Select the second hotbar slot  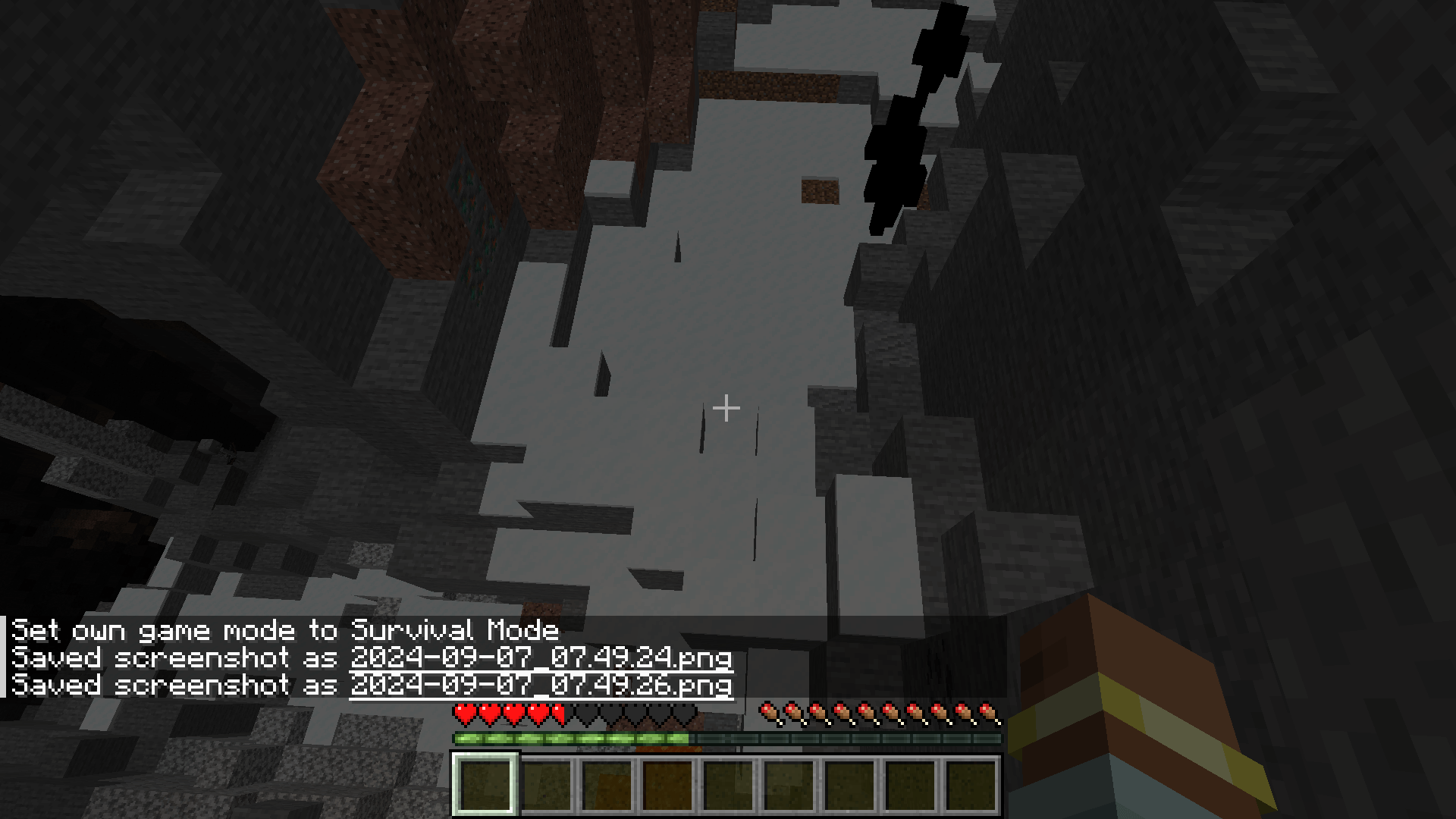pyautogui.click(x=548, y=785)
